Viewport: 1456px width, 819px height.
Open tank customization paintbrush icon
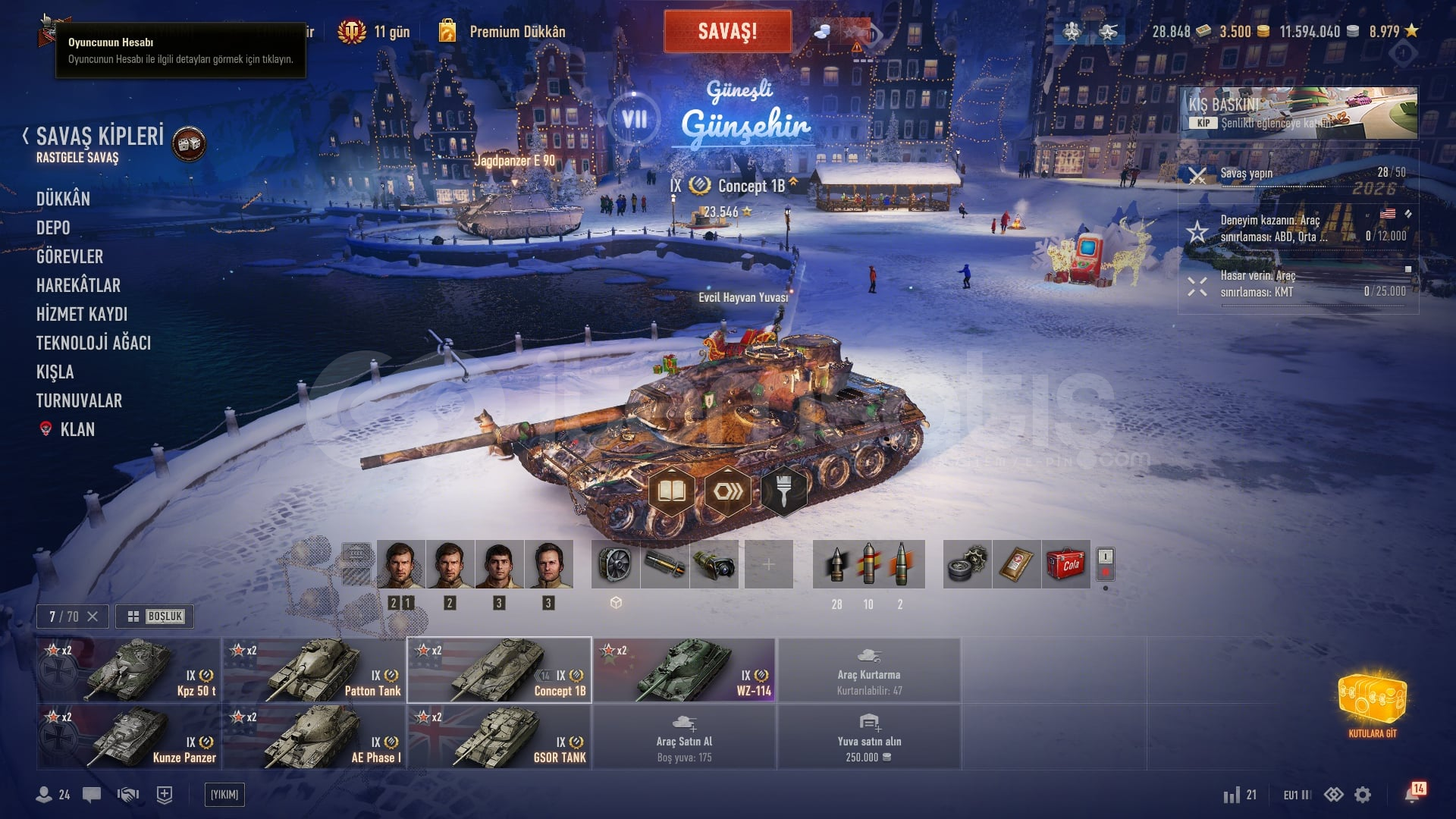tap(784, 492)
